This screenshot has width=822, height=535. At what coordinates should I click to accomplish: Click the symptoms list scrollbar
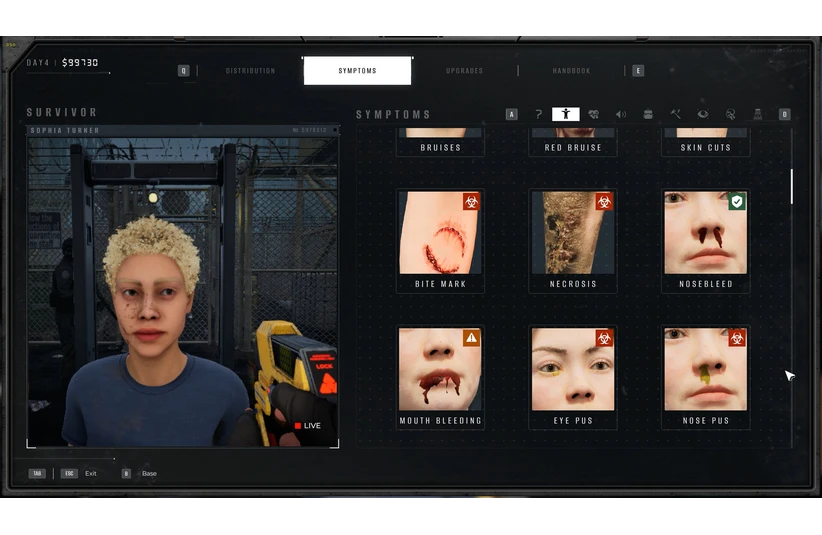791,186
